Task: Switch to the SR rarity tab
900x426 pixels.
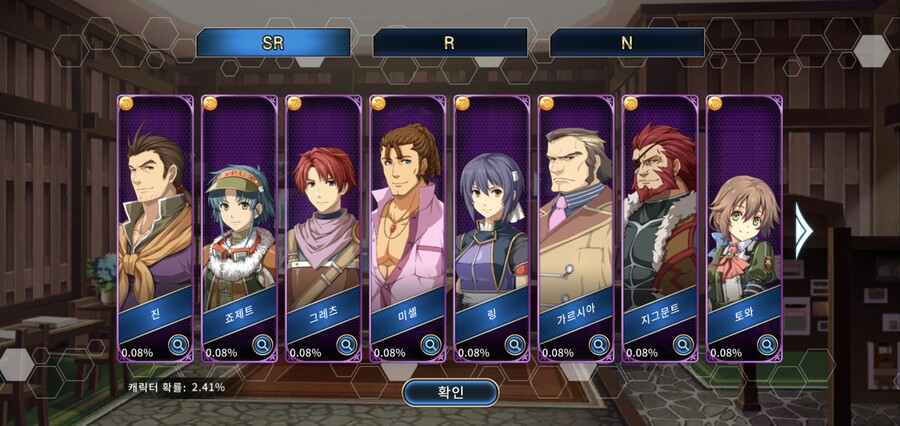Action: pos(273,43)
